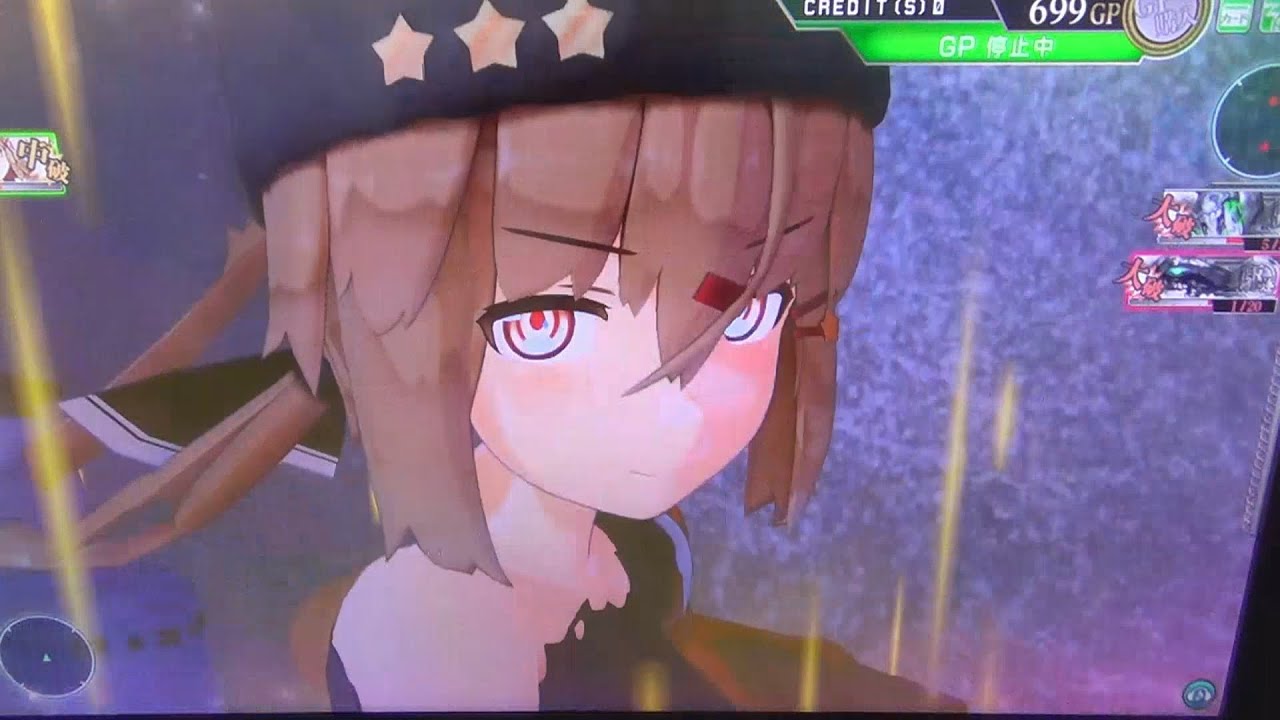Click the 1/20 HP readout

pos(1247,306)
